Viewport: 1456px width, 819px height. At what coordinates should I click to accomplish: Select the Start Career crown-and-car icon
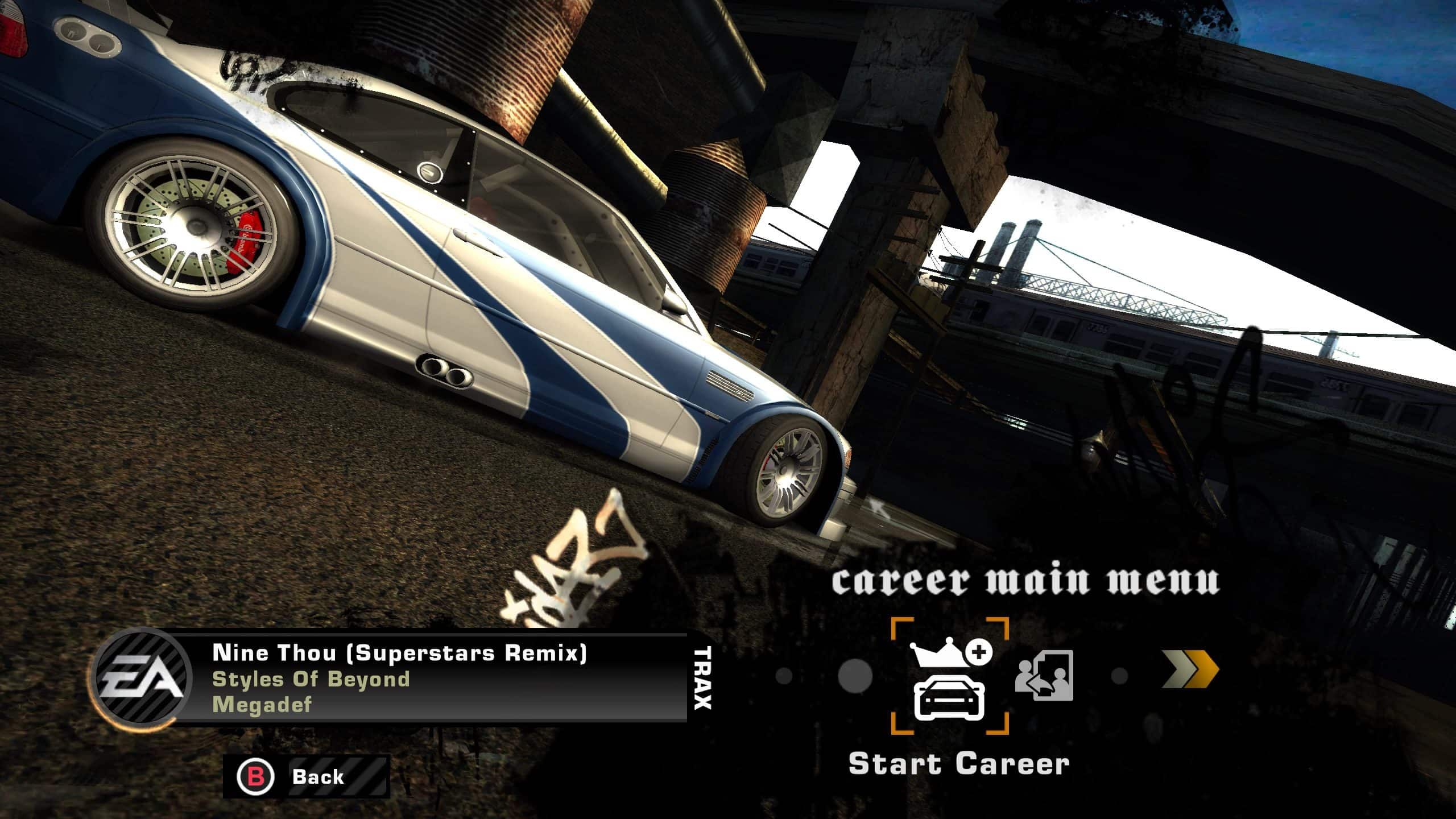[x=950, y=676]
